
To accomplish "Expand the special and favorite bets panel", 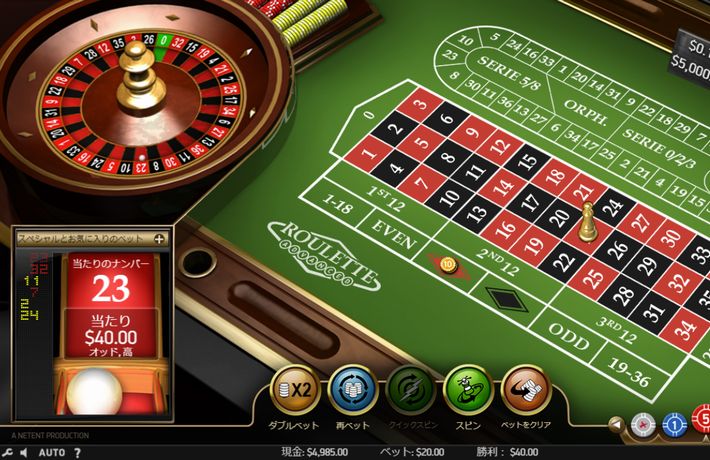I will [x=159, y=239].
